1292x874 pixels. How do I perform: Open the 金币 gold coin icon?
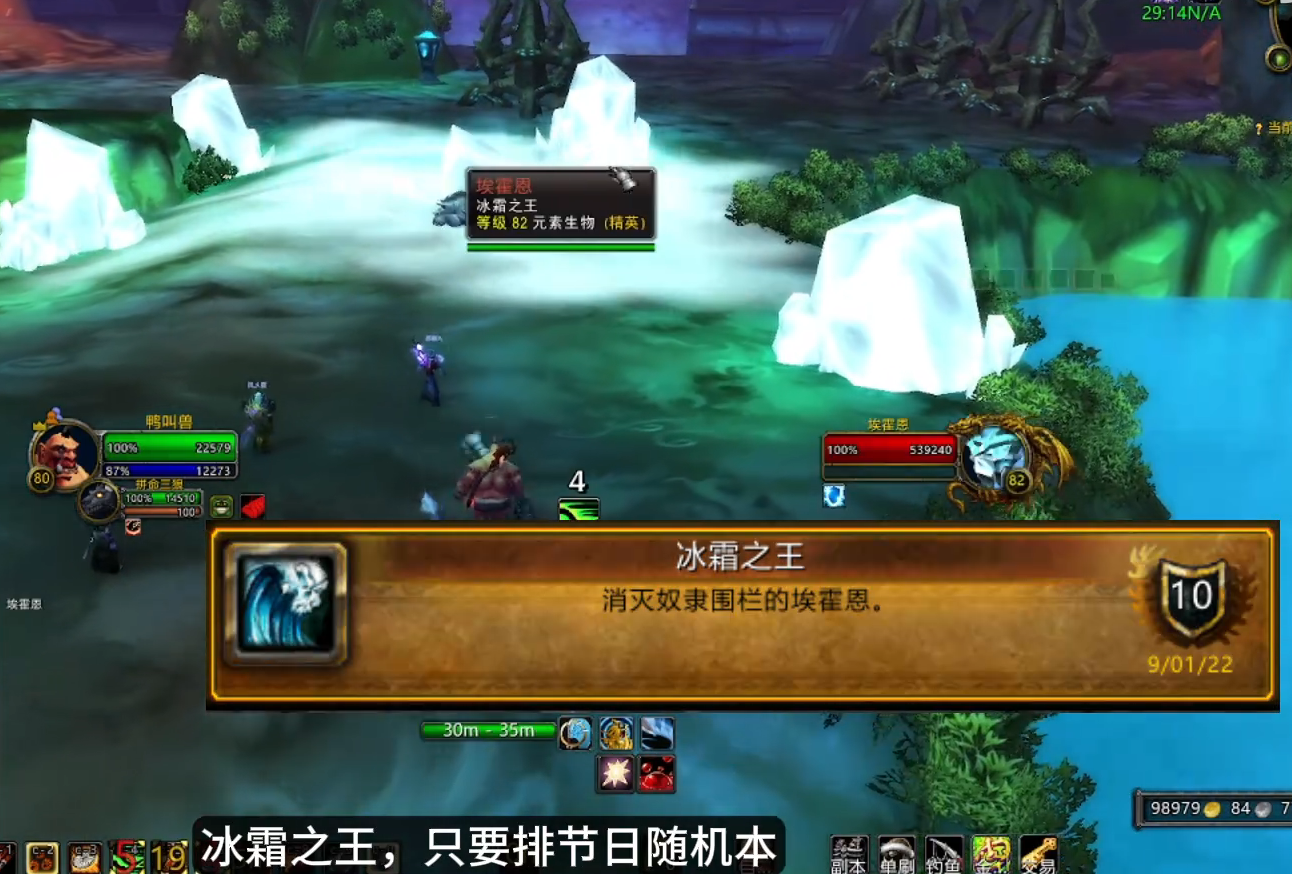click(991, 852)
